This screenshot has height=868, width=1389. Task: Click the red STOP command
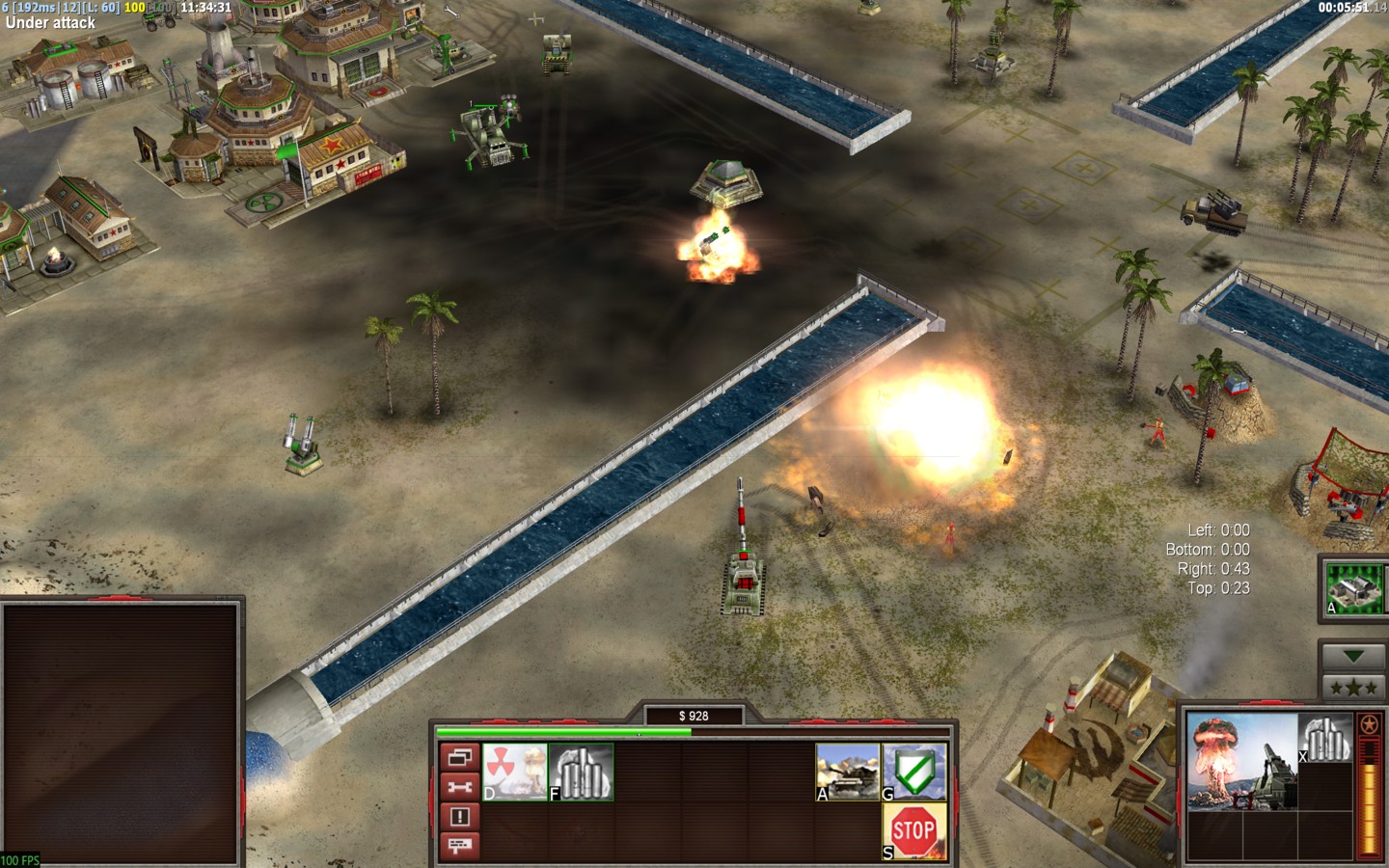tap(914, 831)
